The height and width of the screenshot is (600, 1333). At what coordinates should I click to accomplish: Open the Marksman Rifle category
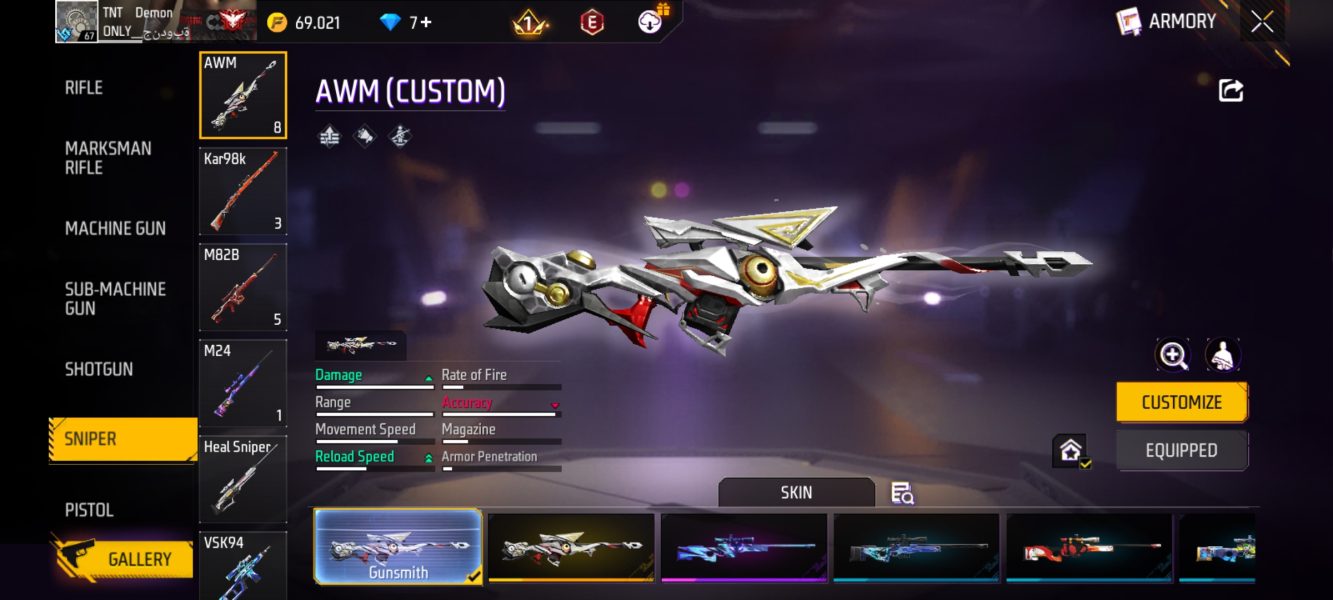108,158
